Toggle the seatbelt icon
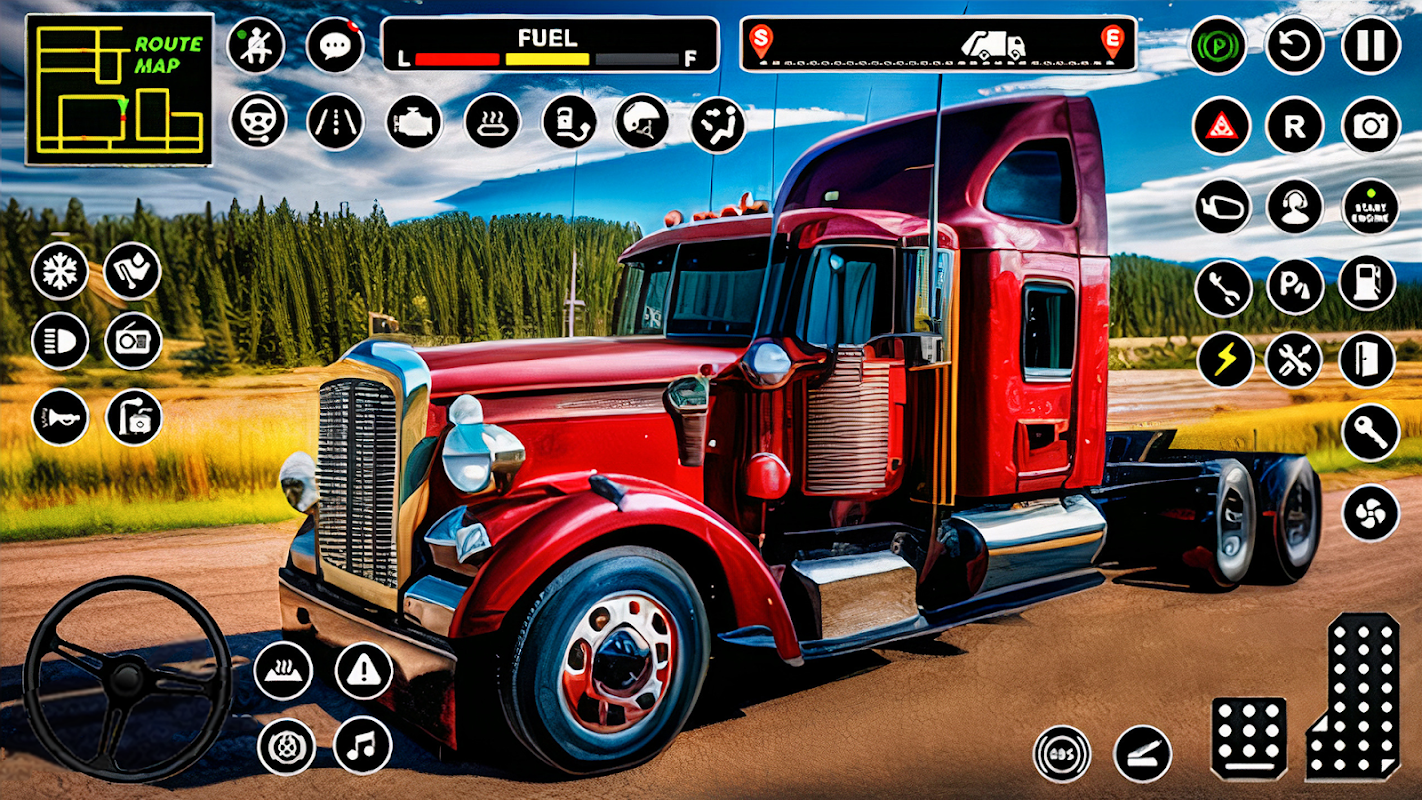 (256, 46)
